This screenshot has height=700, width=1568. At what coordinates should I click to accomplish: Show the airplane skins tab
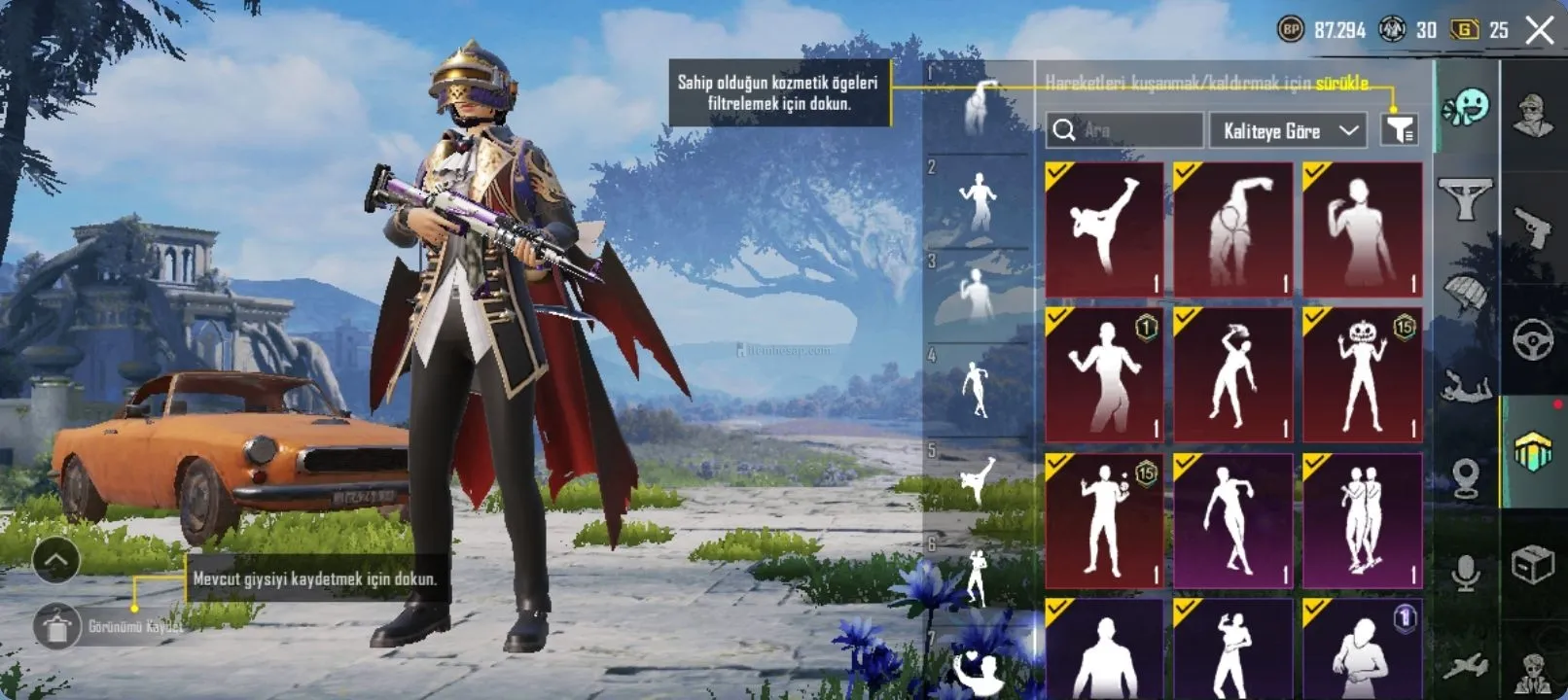click(1466, 666)
